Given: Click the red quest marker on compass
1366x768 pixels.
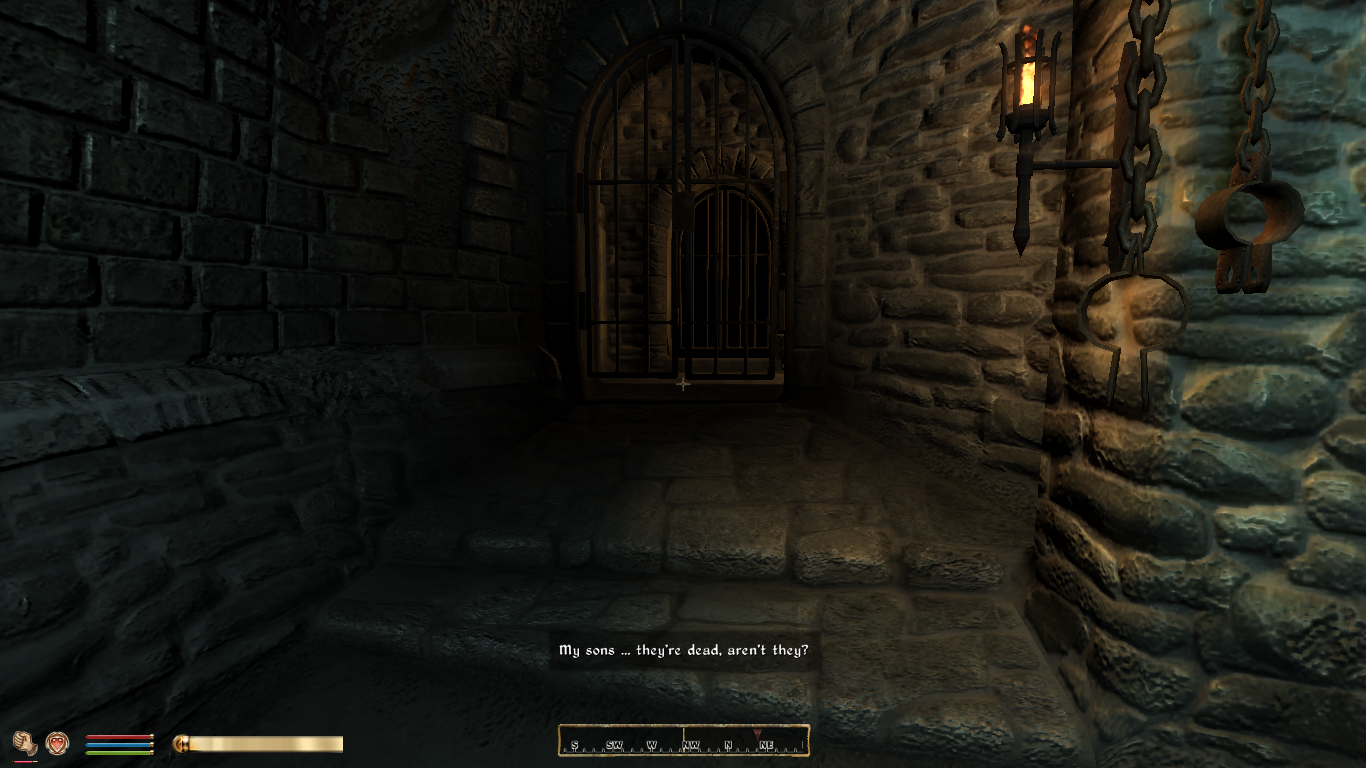Looking at the screenshot, I should point(757,735).
